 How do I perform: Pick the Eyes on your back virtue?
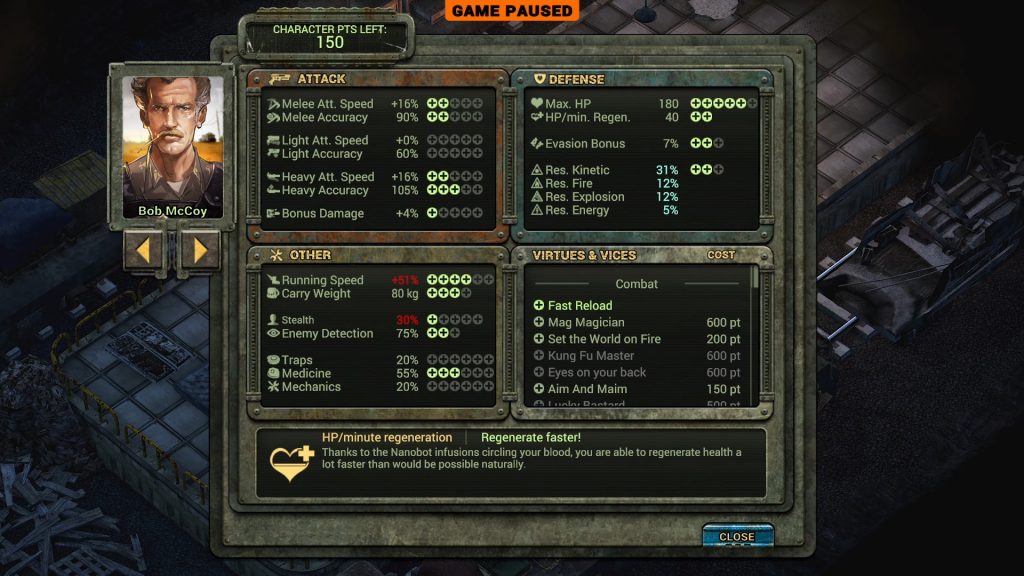pos(596,372)
